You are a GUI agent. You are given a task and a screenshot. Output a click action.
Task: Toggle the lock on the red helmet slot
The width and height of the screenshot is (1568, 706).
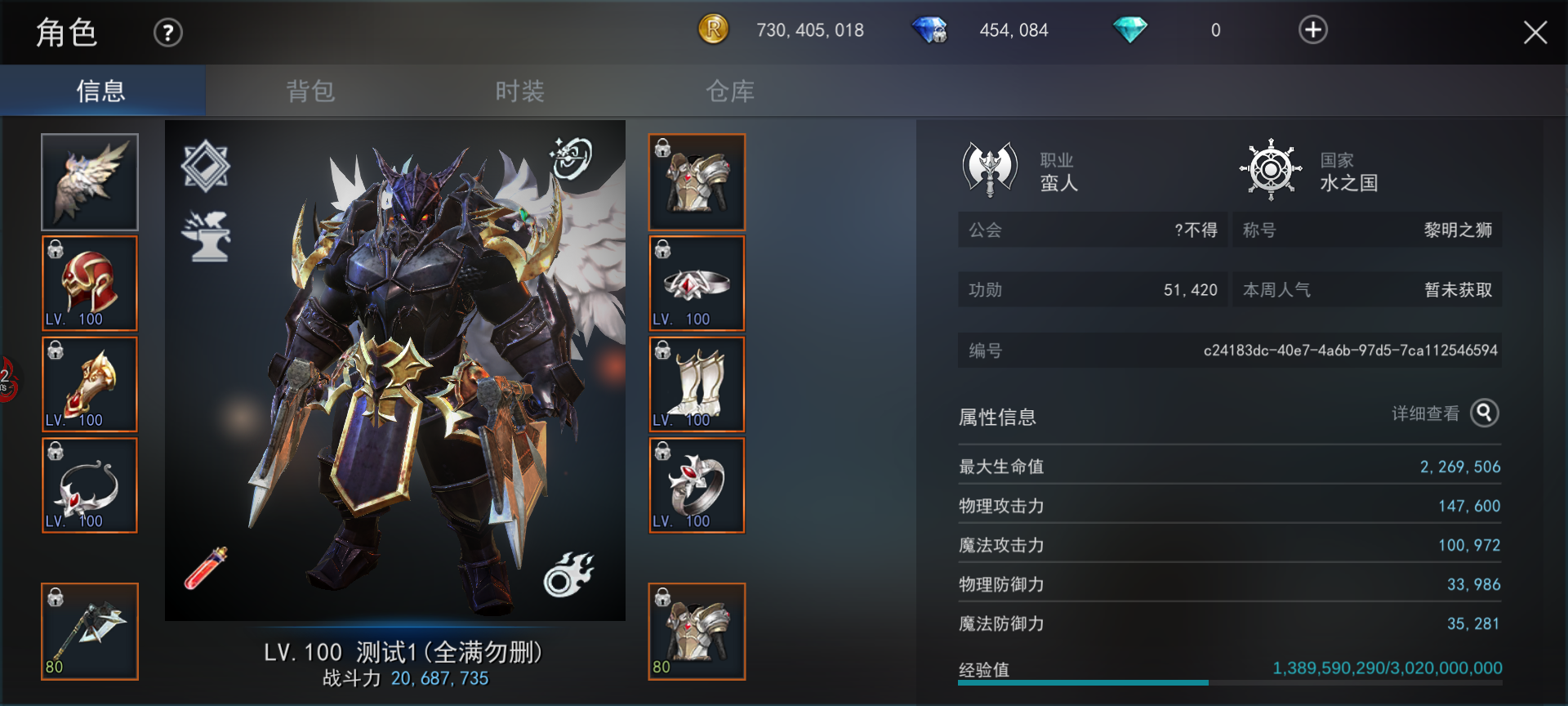pos(54,251)
